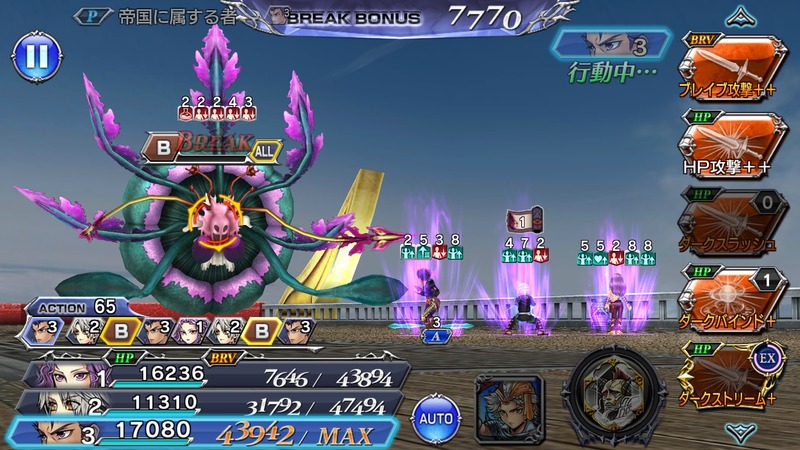Open the round summon emblem button
Image resolution: width=800 pixels, height=450 pixels.
coord(613,393)
